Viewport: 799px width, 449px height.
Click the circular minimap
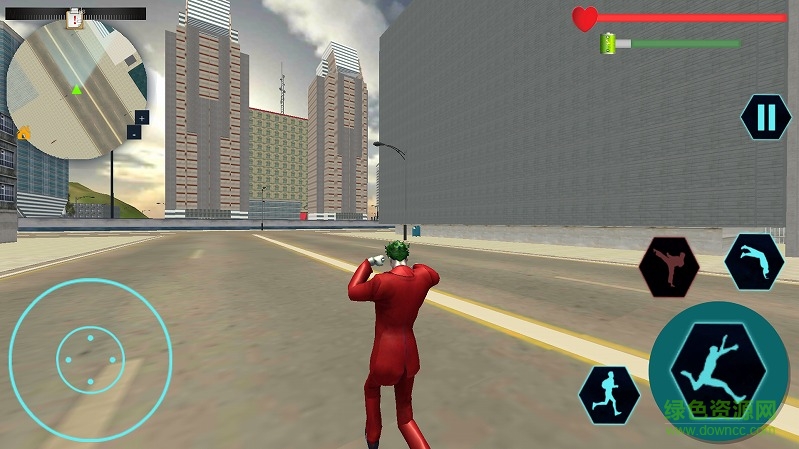click(76, 89)
